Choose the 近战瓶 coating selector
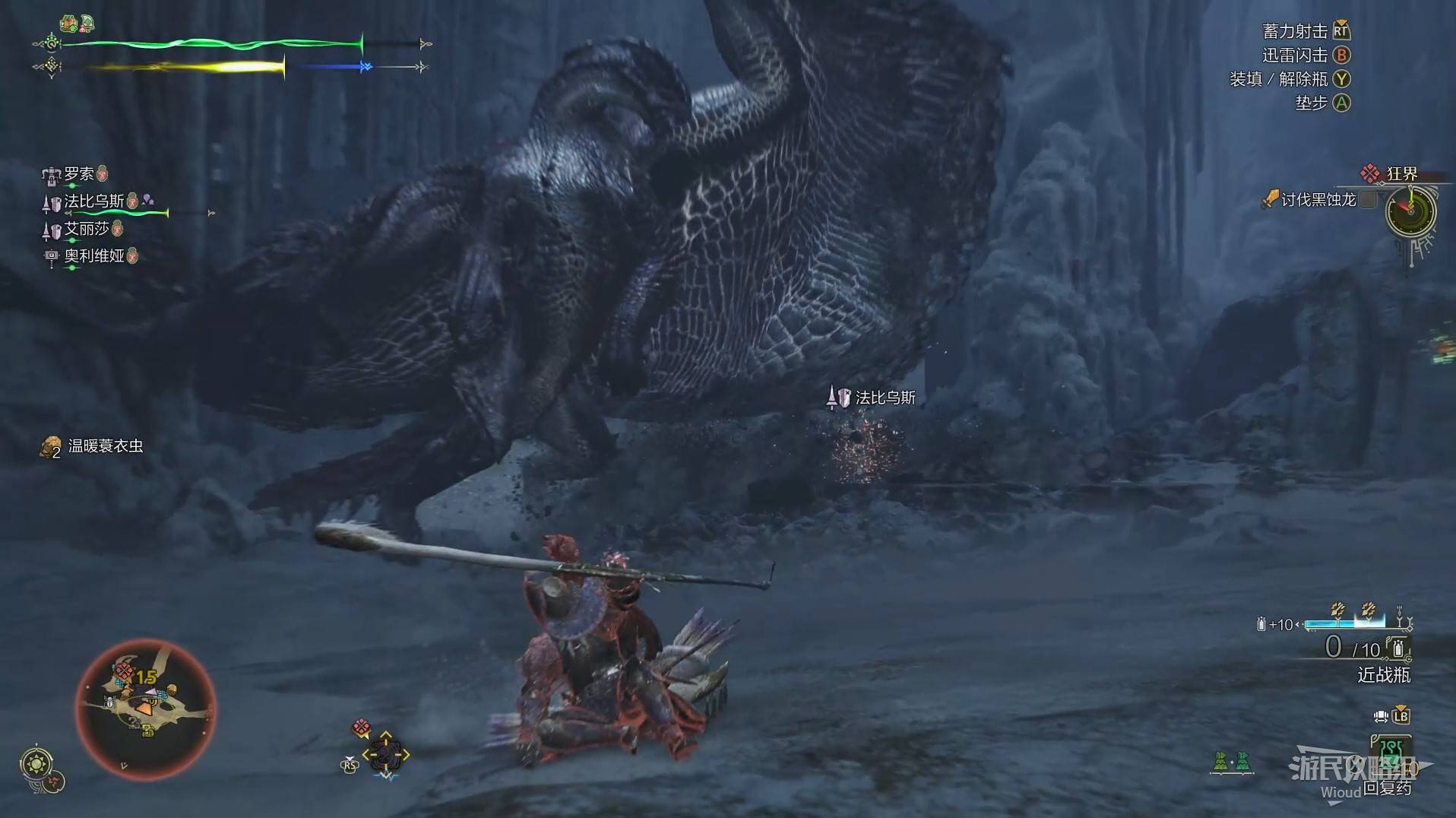Screen dimensions: 1456x818 [1383, 674]
